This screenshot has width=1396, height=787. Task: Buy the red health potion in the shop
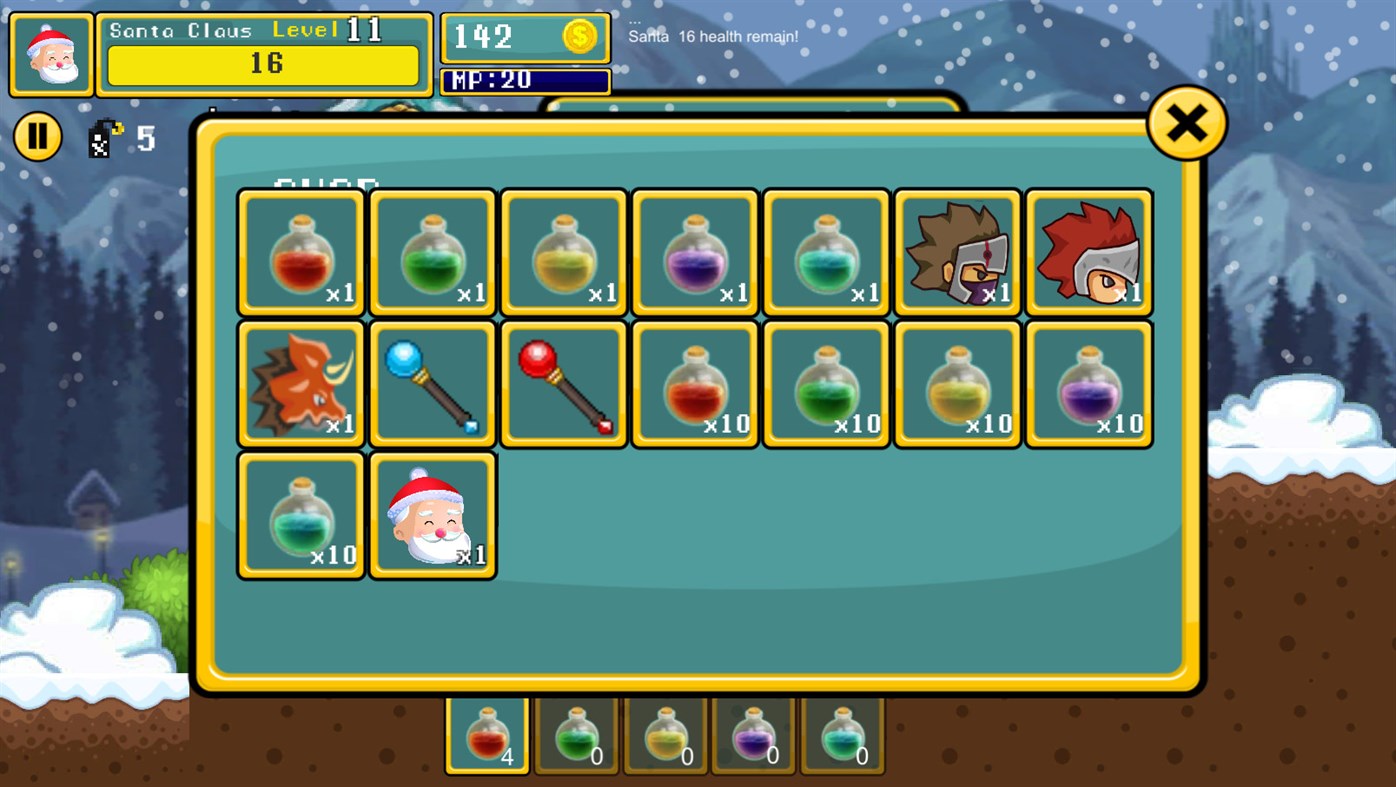tap(299, 251)
